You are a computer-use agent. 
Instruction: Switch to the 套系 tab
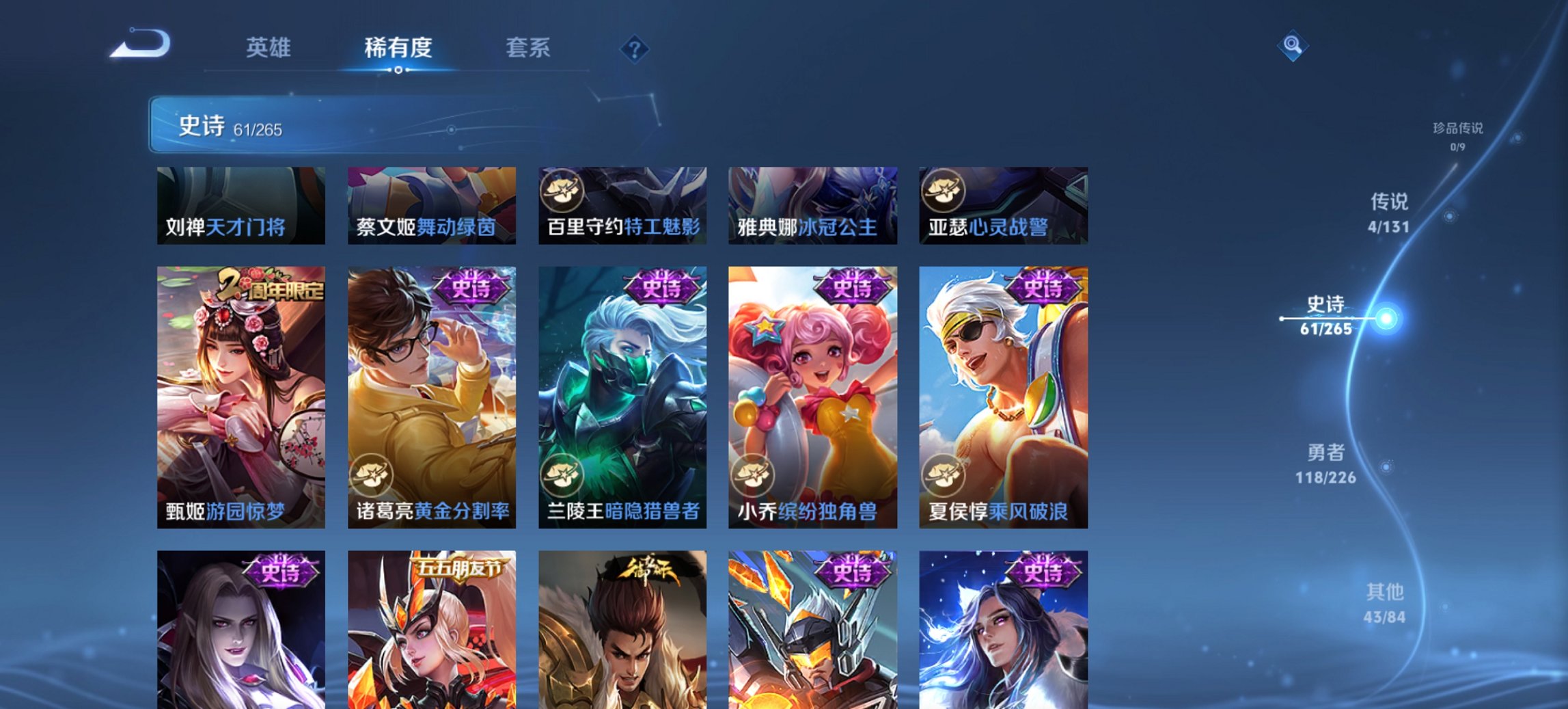point(528,49)
